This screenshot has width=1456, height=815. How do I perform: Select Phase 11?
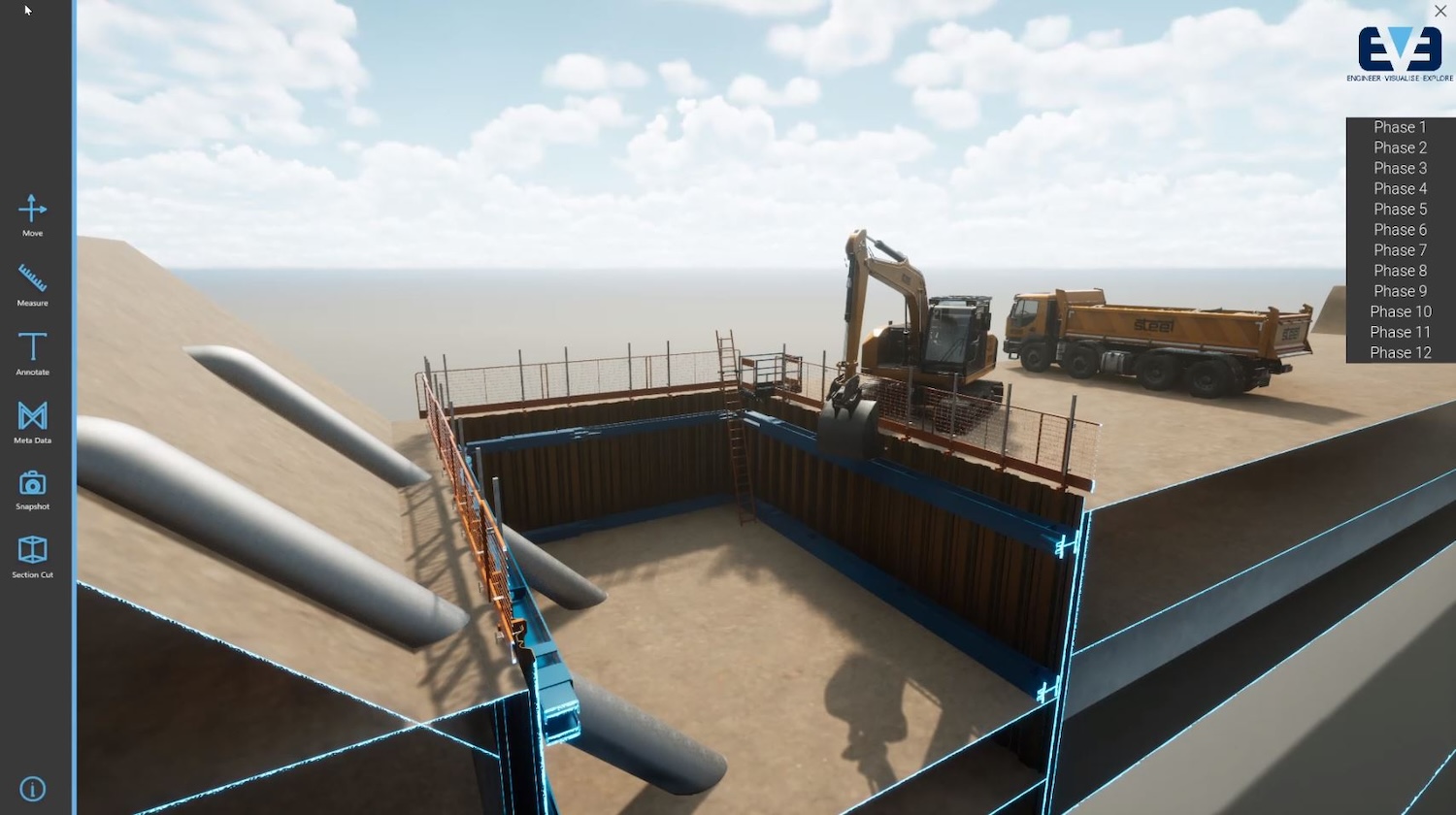(x=1399, y=332)
